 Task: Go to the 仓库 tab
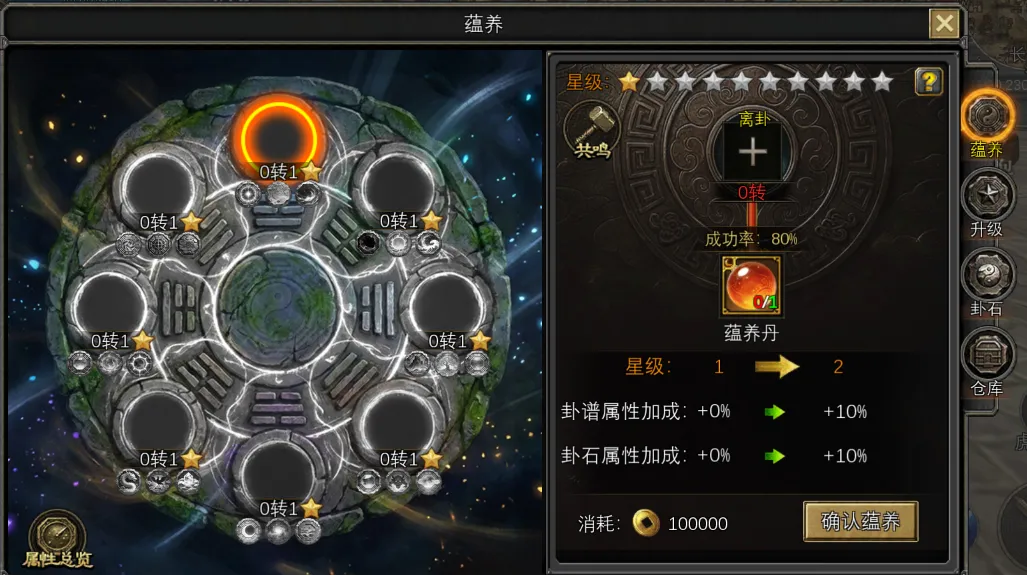tap(987, 358)
